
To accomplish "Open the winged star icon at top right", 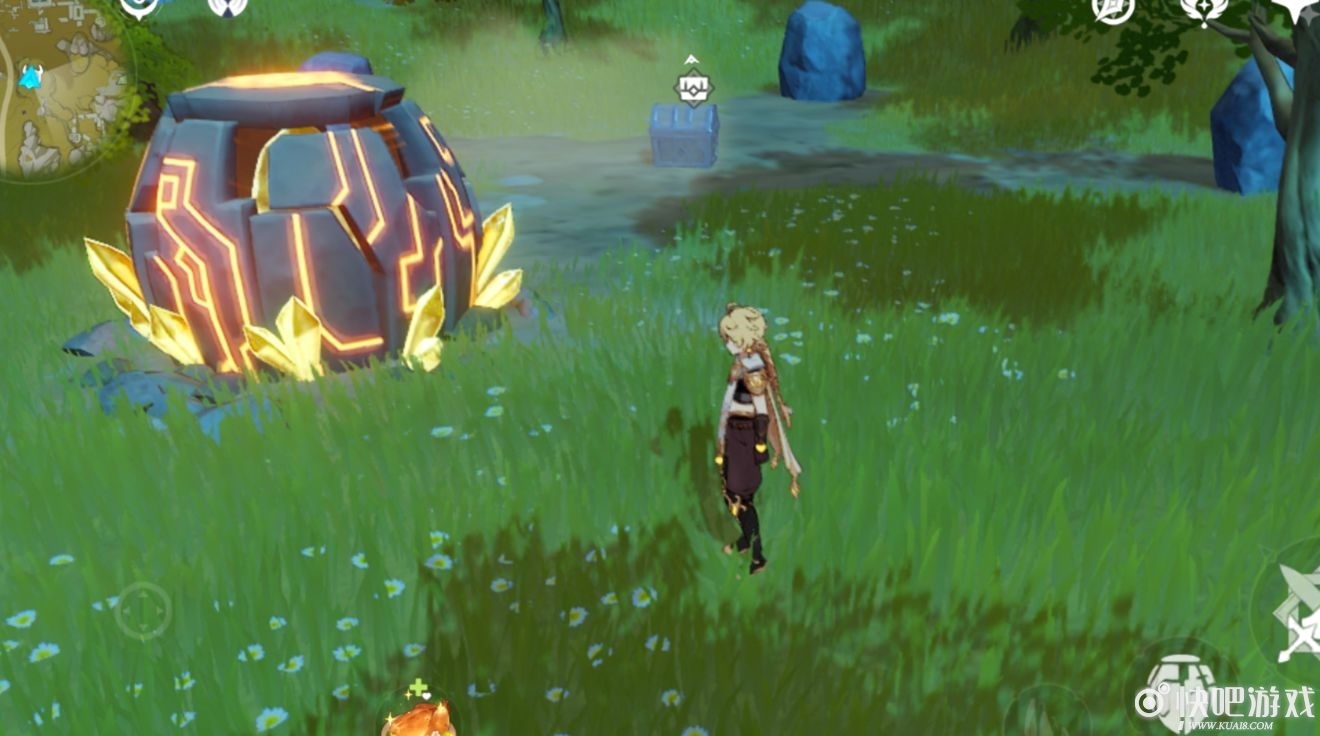I will tap(1203, 9).
